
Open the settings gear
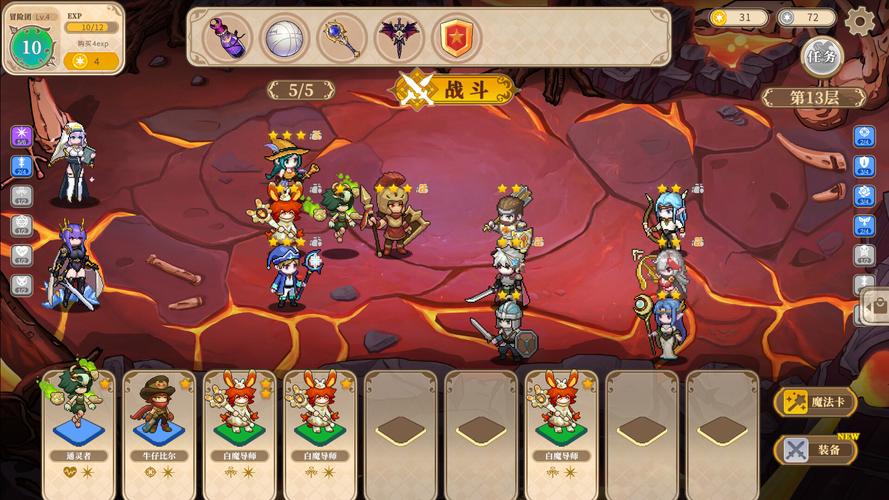[859, 20]
